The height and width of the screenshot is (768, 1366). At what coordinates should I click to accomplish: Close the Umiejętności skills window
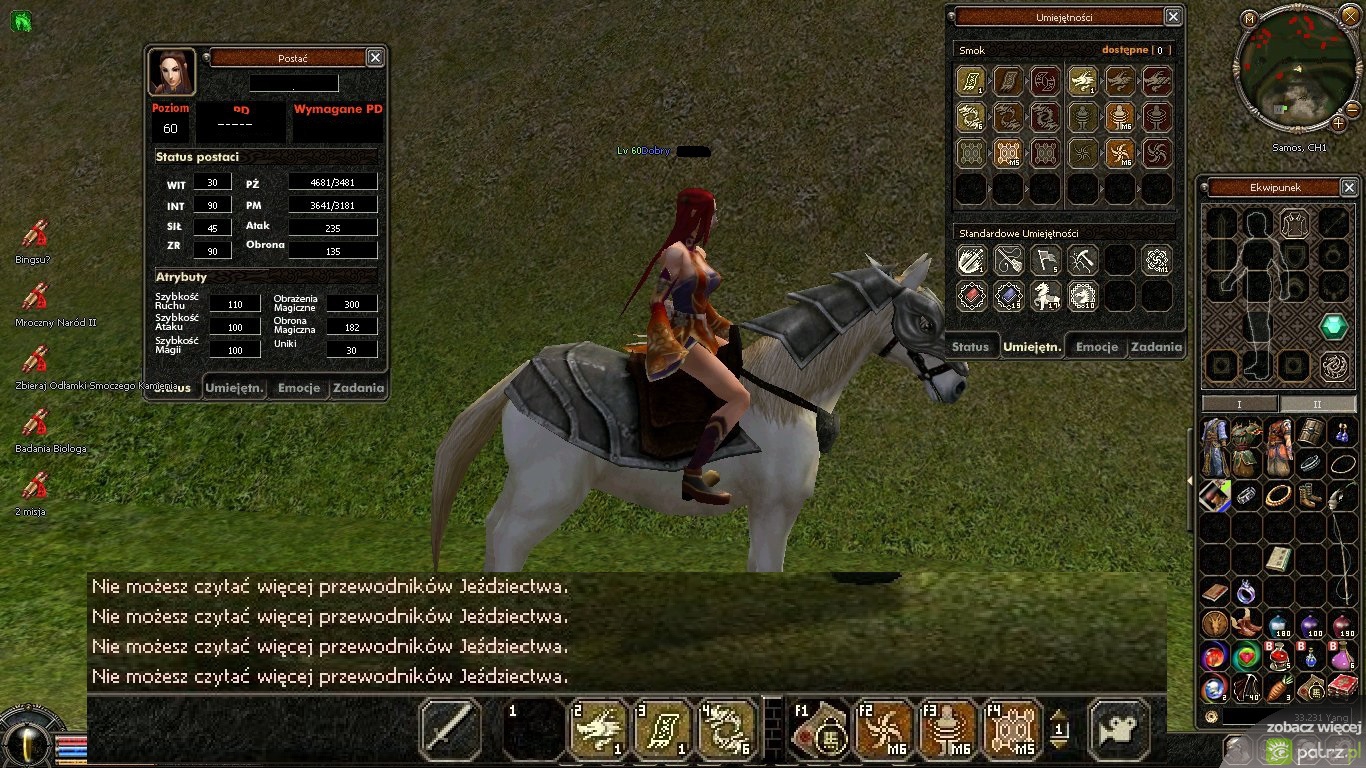coord(1173,17)
